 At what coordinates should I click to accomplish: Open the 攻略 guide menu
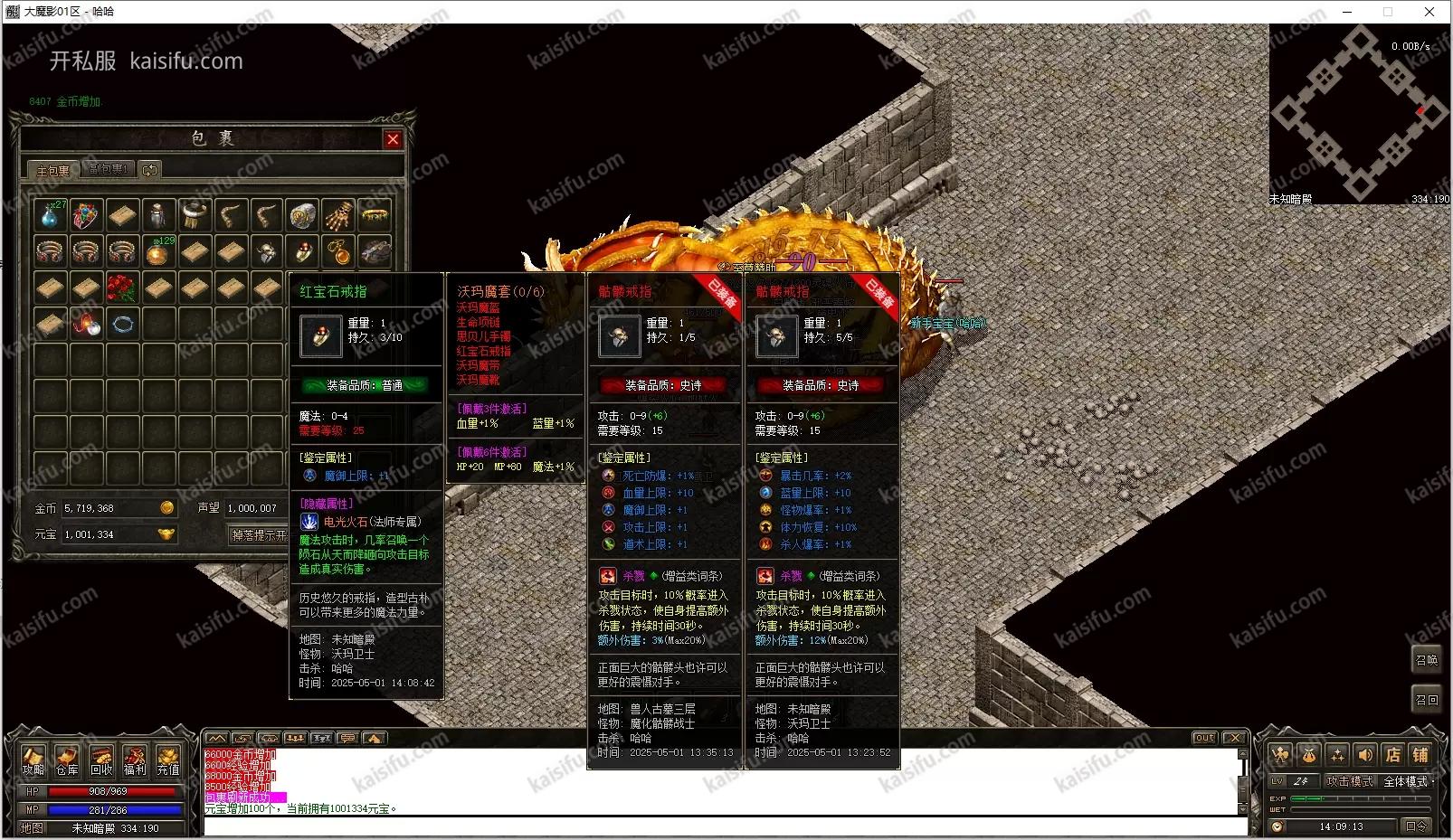click(x=33, y=760)
